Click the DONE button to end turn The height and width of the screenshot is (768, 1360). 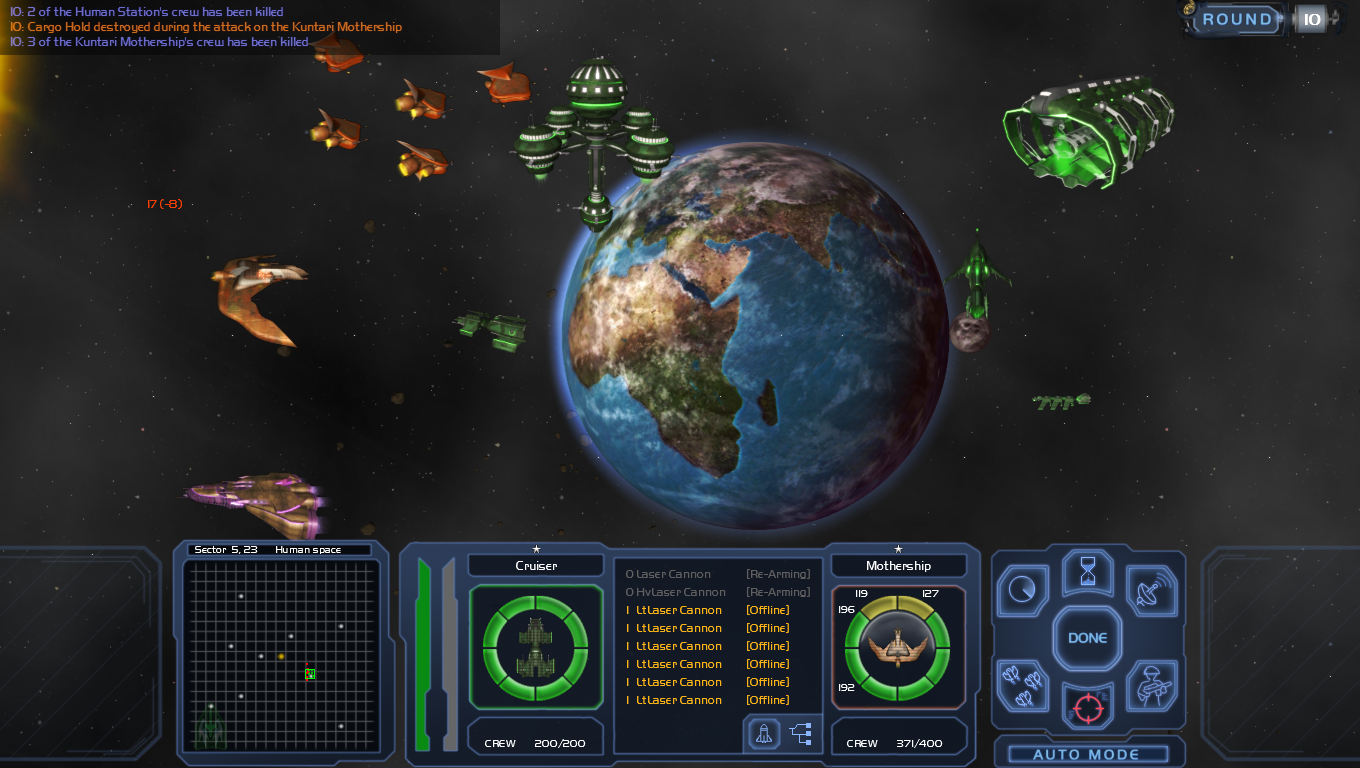1087,638
